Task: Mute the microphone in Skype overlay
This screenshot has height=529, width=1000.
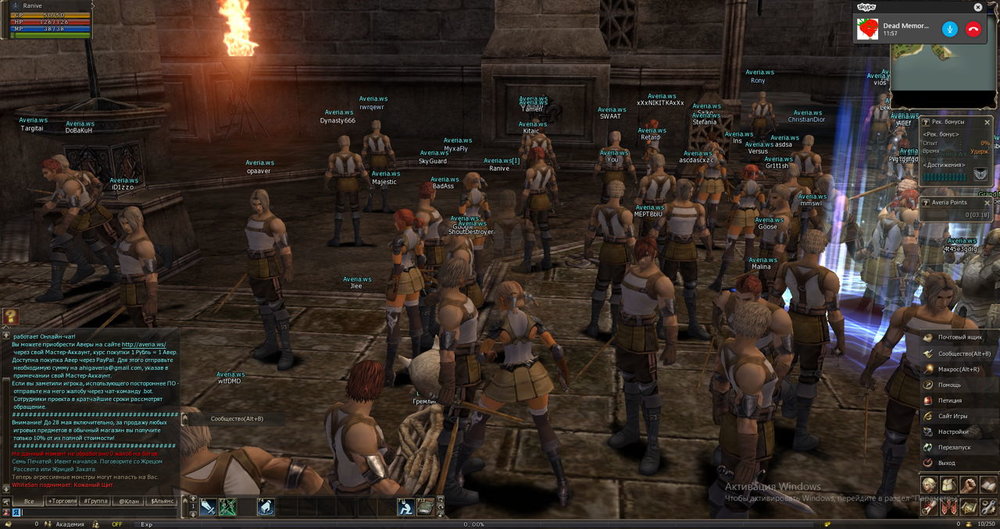Action: pyautogui.click(x=948, y=28)
